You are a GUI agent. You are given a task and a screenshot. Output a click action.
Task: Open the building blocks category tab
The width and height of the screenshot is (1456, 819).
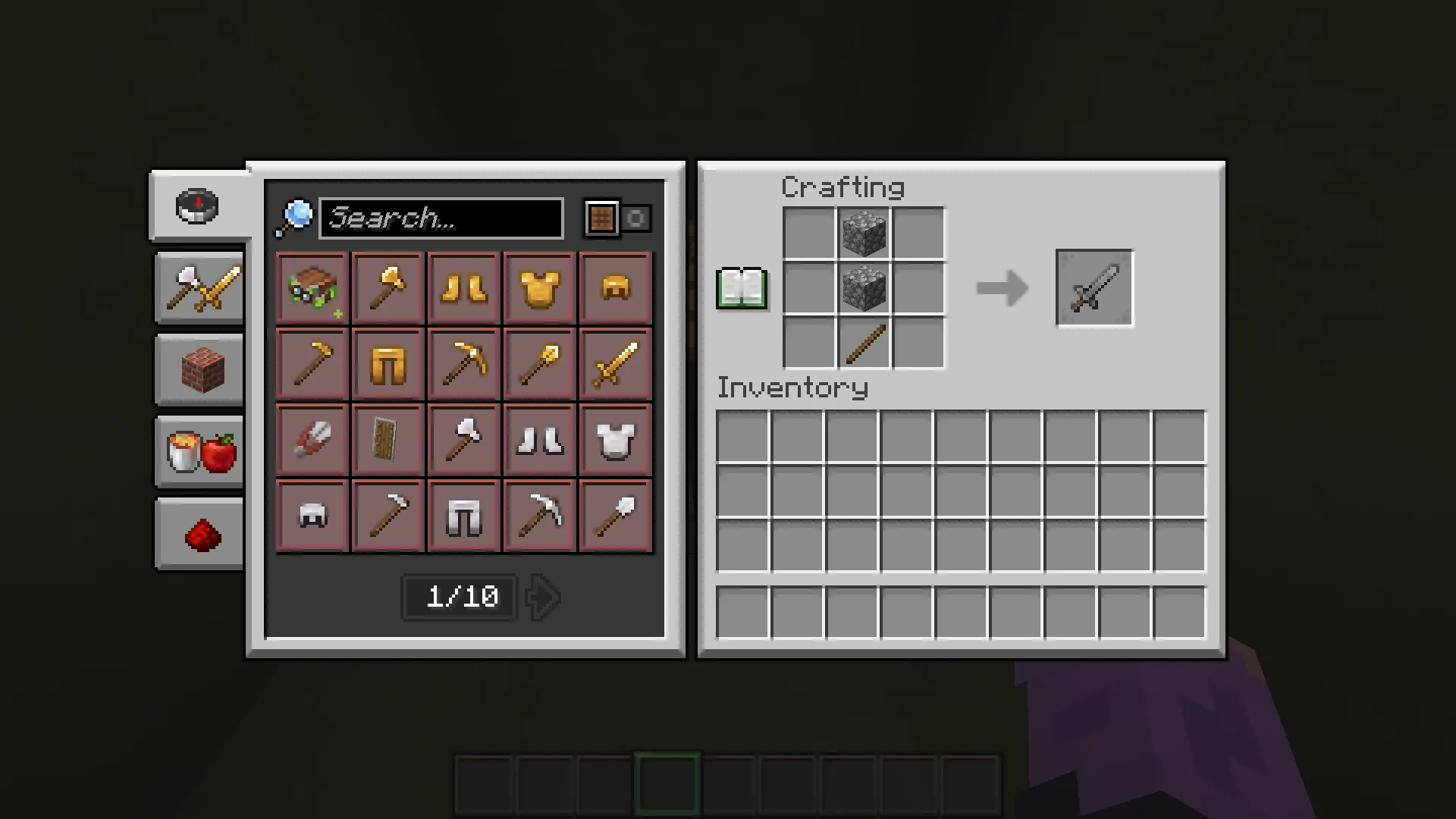pos(199,370)
